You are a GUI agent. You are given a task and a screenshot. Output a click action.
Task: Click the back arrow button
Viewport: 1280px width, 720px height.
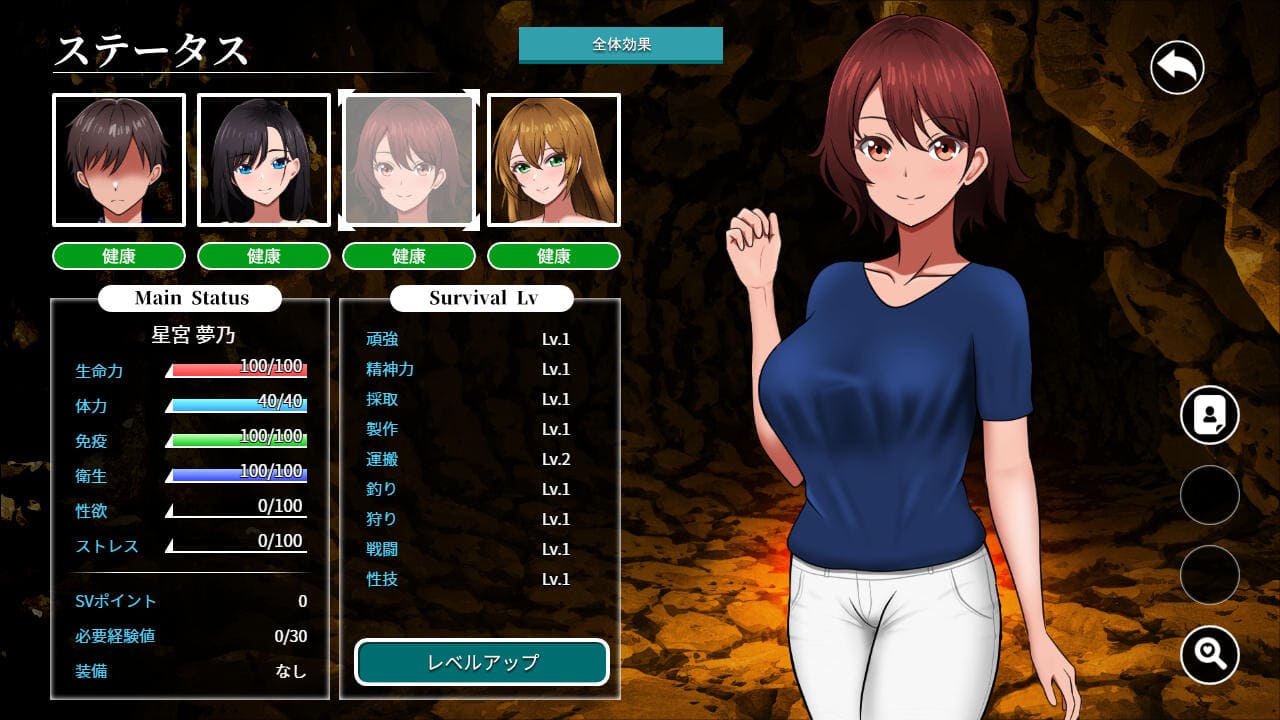1177,68
